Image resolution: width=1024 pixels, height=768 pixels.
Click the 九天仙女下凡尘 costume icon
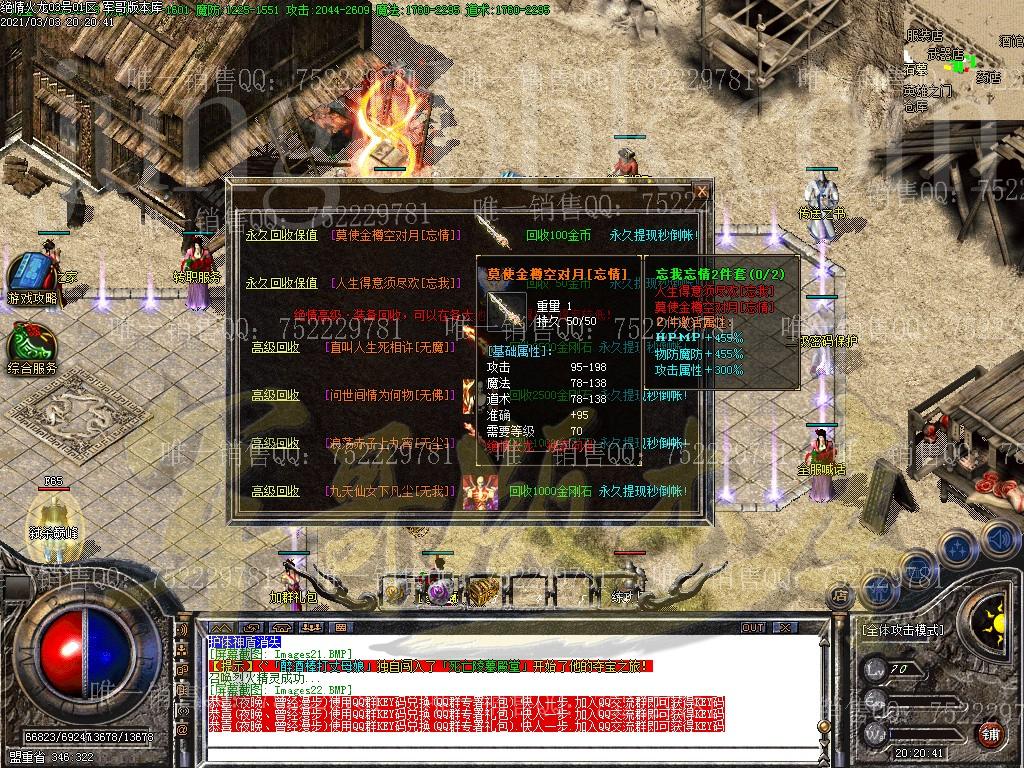(481, 491)
